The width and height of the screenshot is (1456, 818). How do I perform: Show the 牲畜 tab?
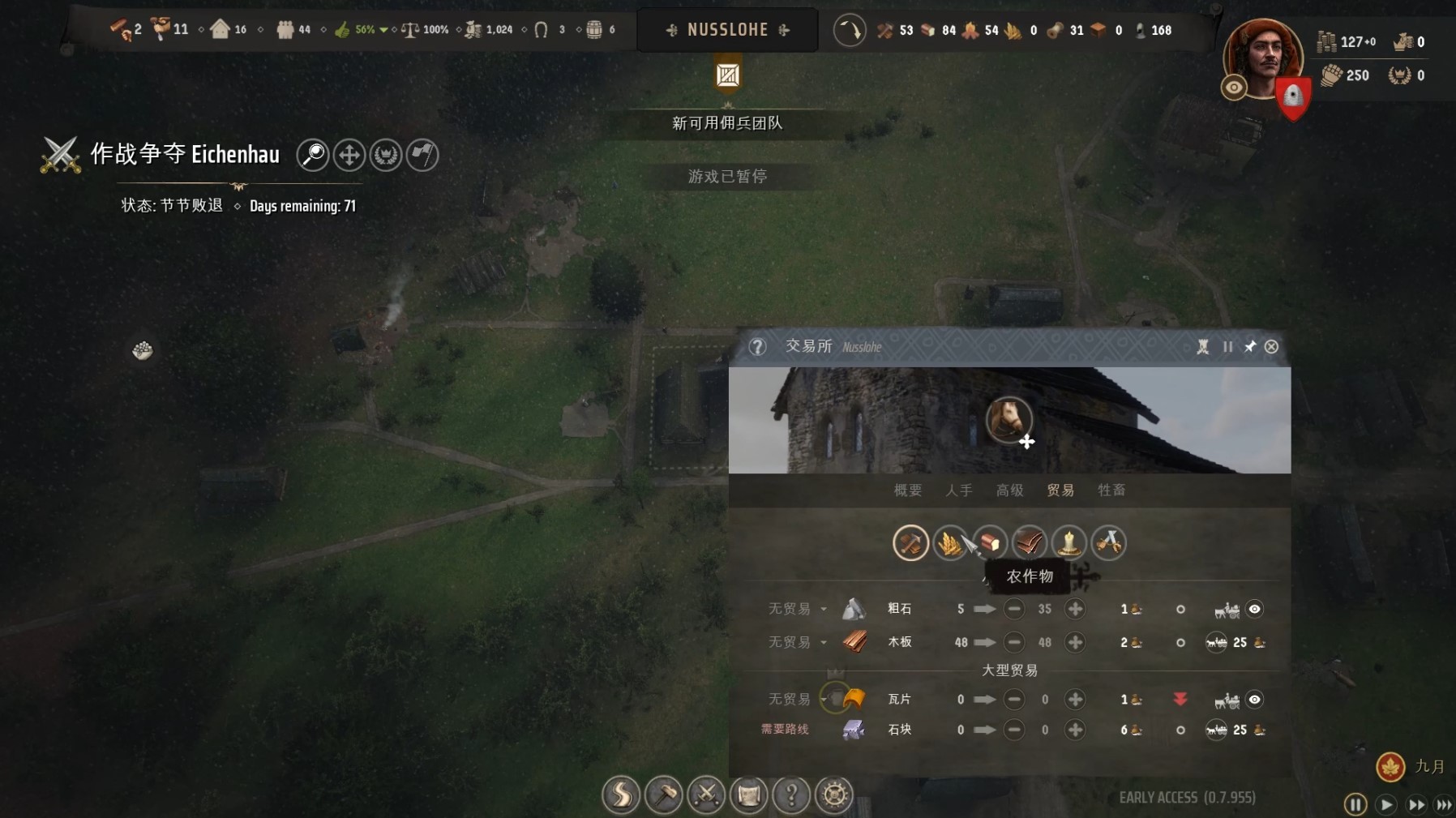pyautogui.click(x=1111, y=490)
